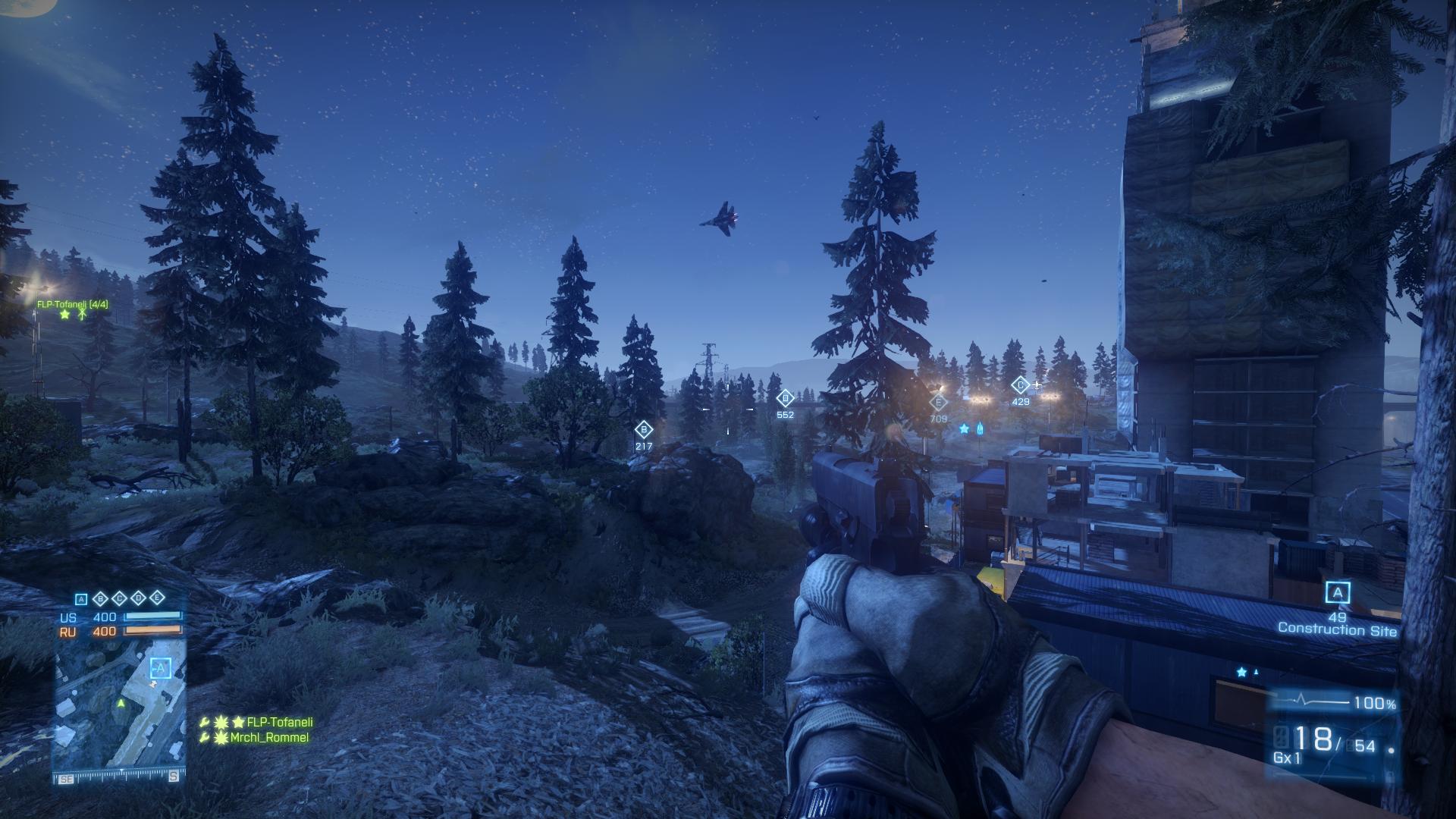
Task: Click the FLP-Tofaneli (4/4) squad name tag
Action: point(73,304)
